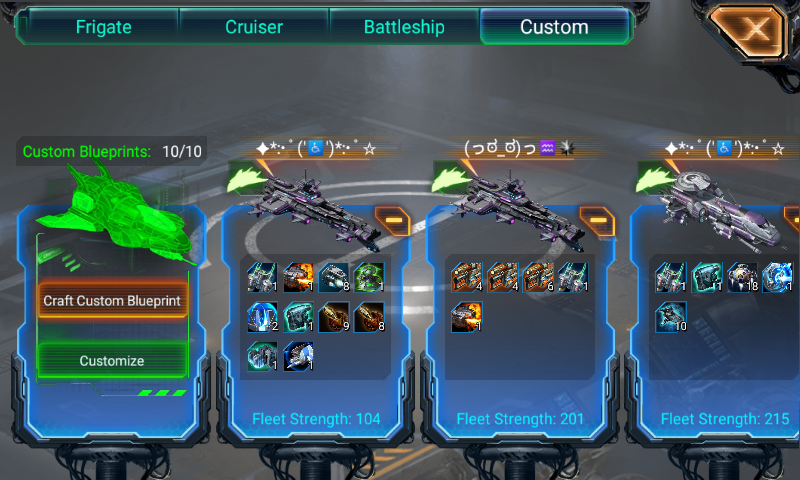Switch to the Frigate tab
This screenshot has width=800, height=480.
pyautogui.click(x=103, y=27)
